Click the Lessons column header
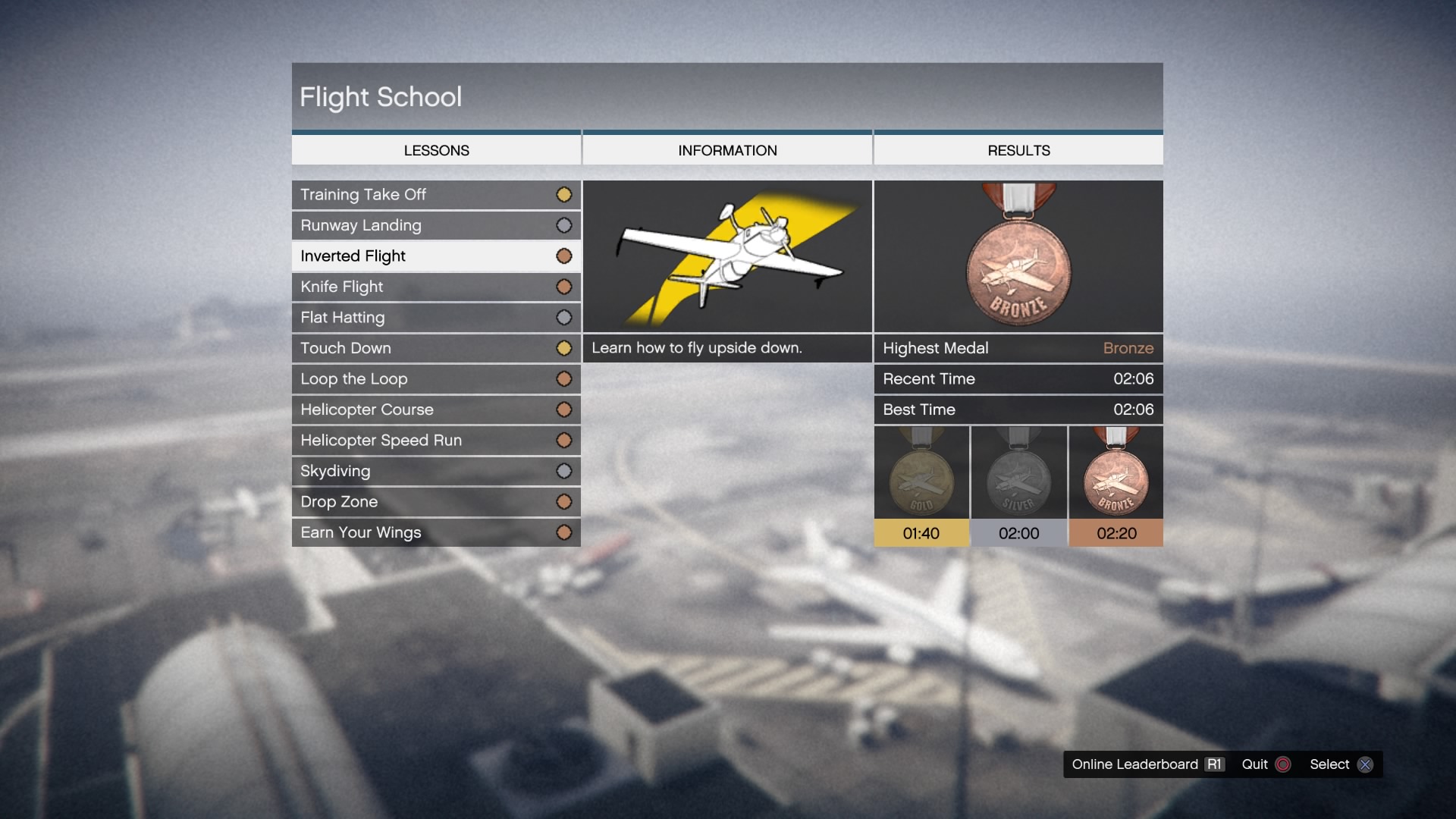The height and width of the screenshot is (819, 1456). [x=436, y=150]
